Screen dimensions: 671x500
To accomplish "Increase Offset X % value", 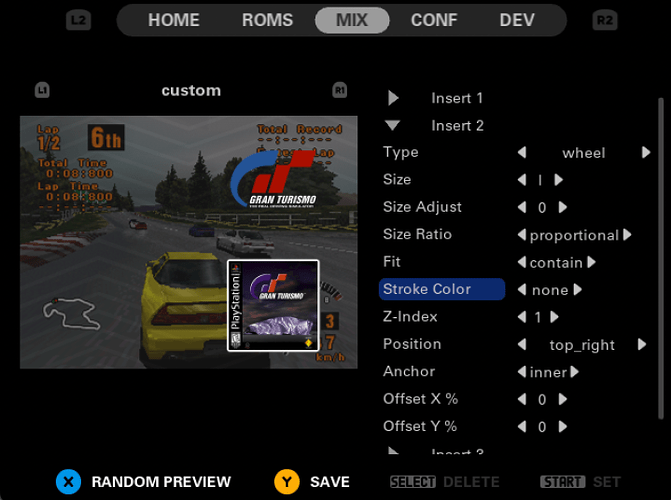I will [563, 400].
